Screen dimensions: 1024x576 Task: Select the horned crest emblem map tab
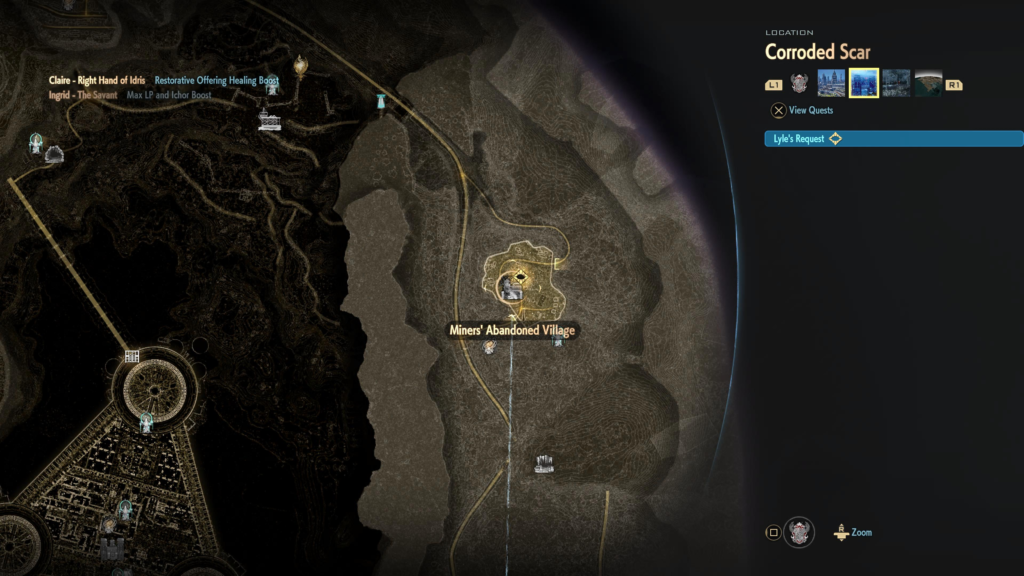[x=799, y=83]
